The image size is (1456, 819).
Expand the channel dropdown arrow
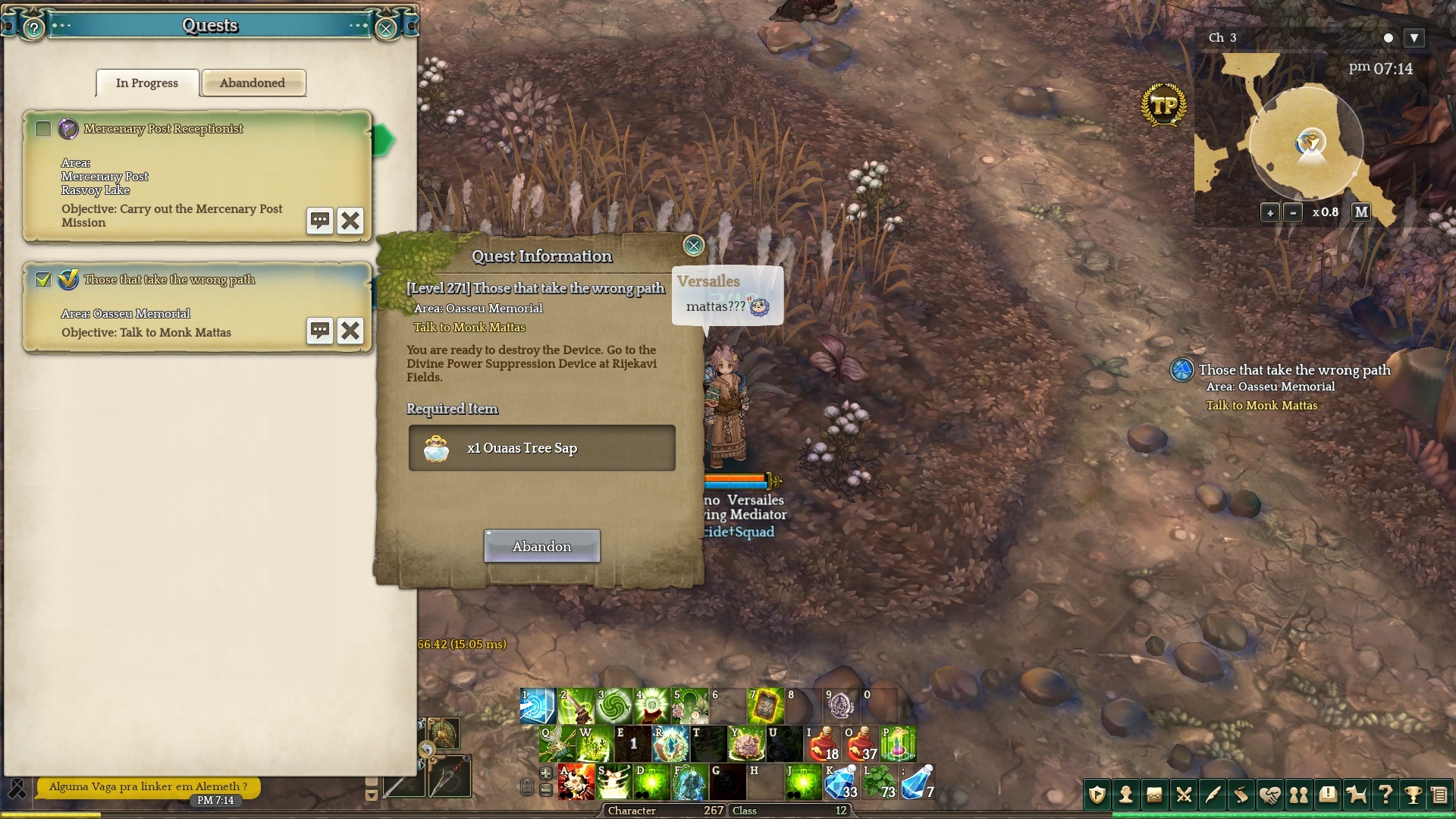[1414, 38]
